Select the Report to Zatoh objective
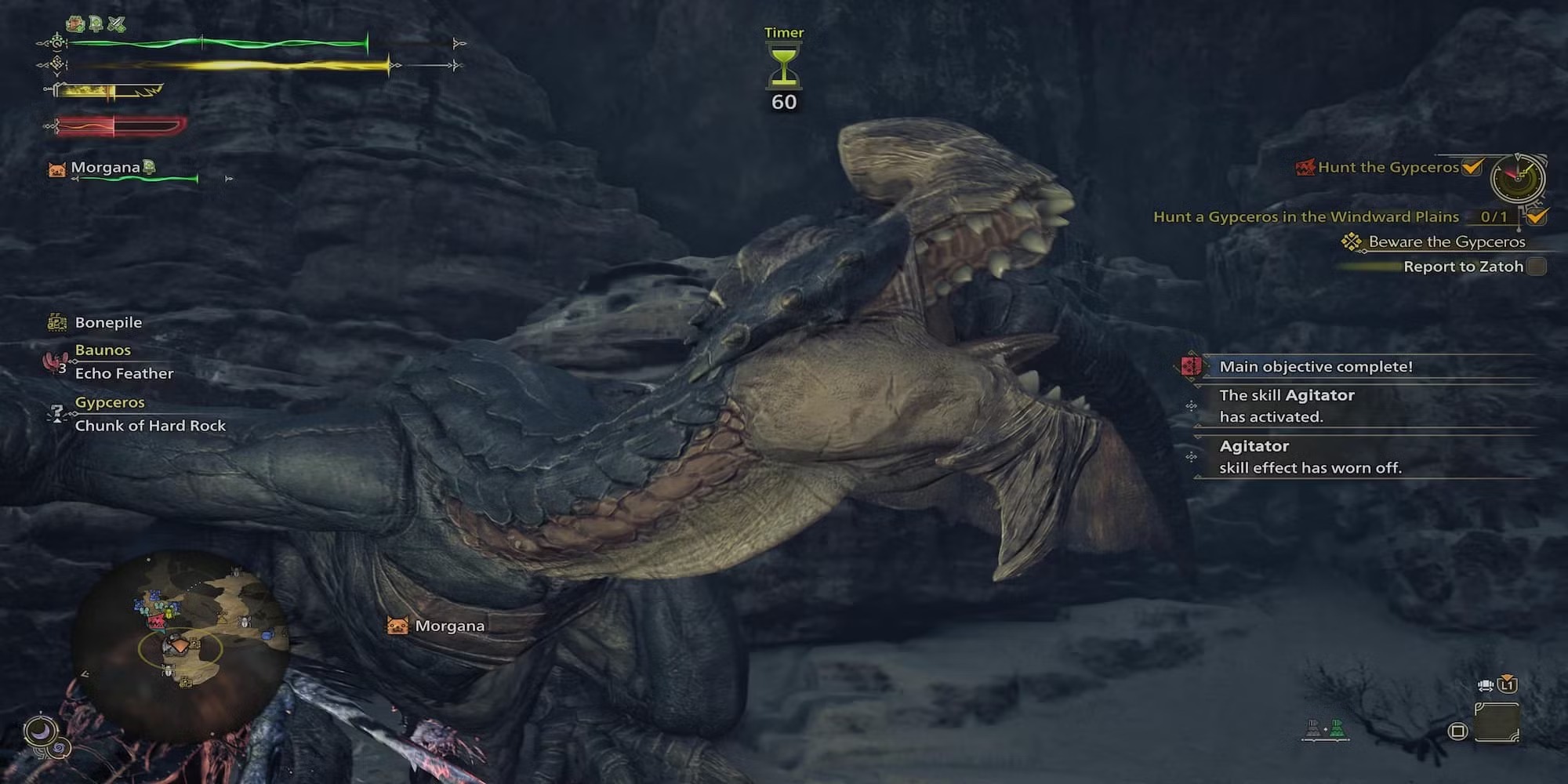Screen dimensions: 1568x784 coord(1463,267)
